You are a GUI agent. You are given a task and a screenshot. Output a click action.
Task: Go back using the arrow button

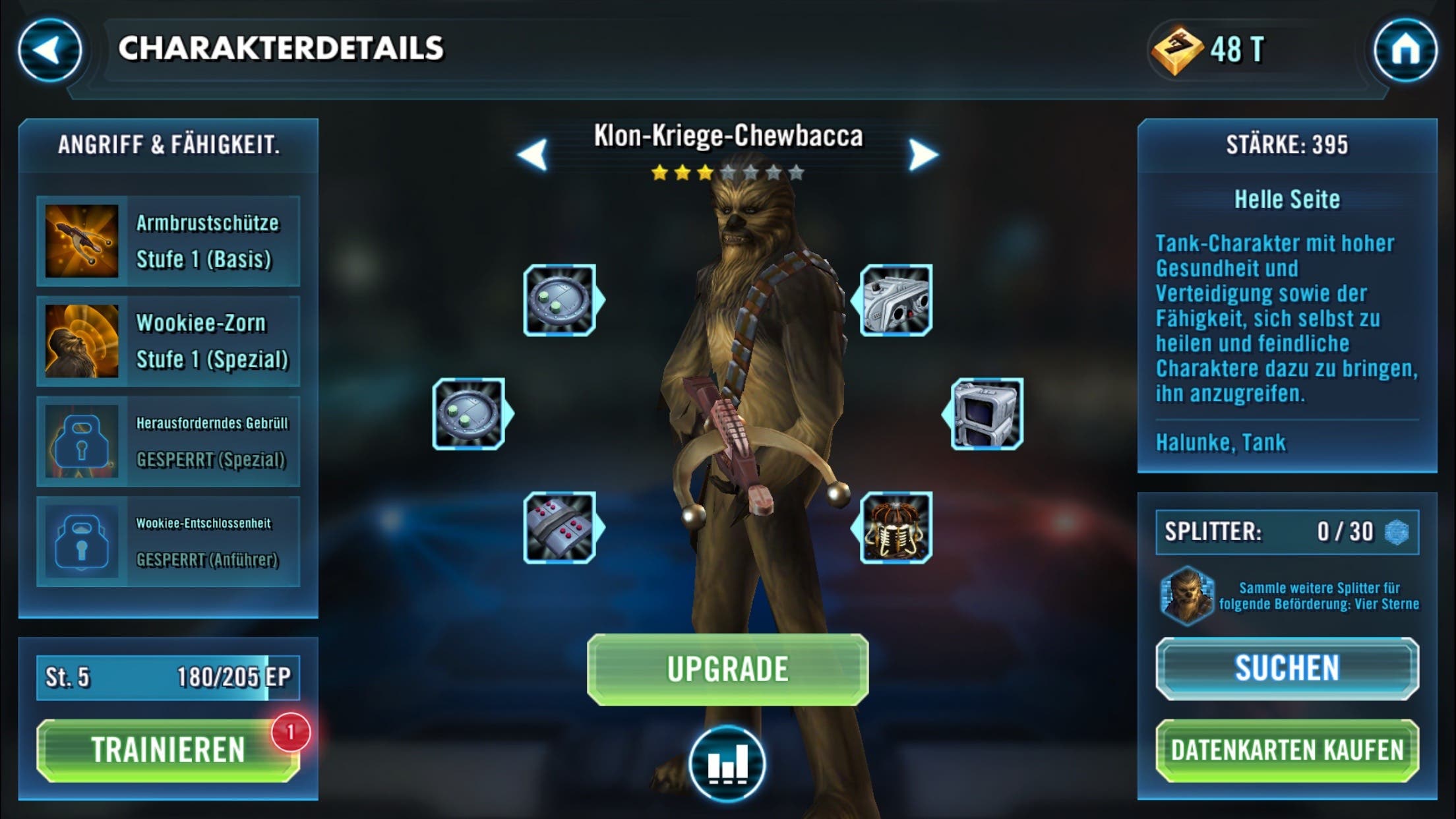pyautogui.click(x=49, y=50)
